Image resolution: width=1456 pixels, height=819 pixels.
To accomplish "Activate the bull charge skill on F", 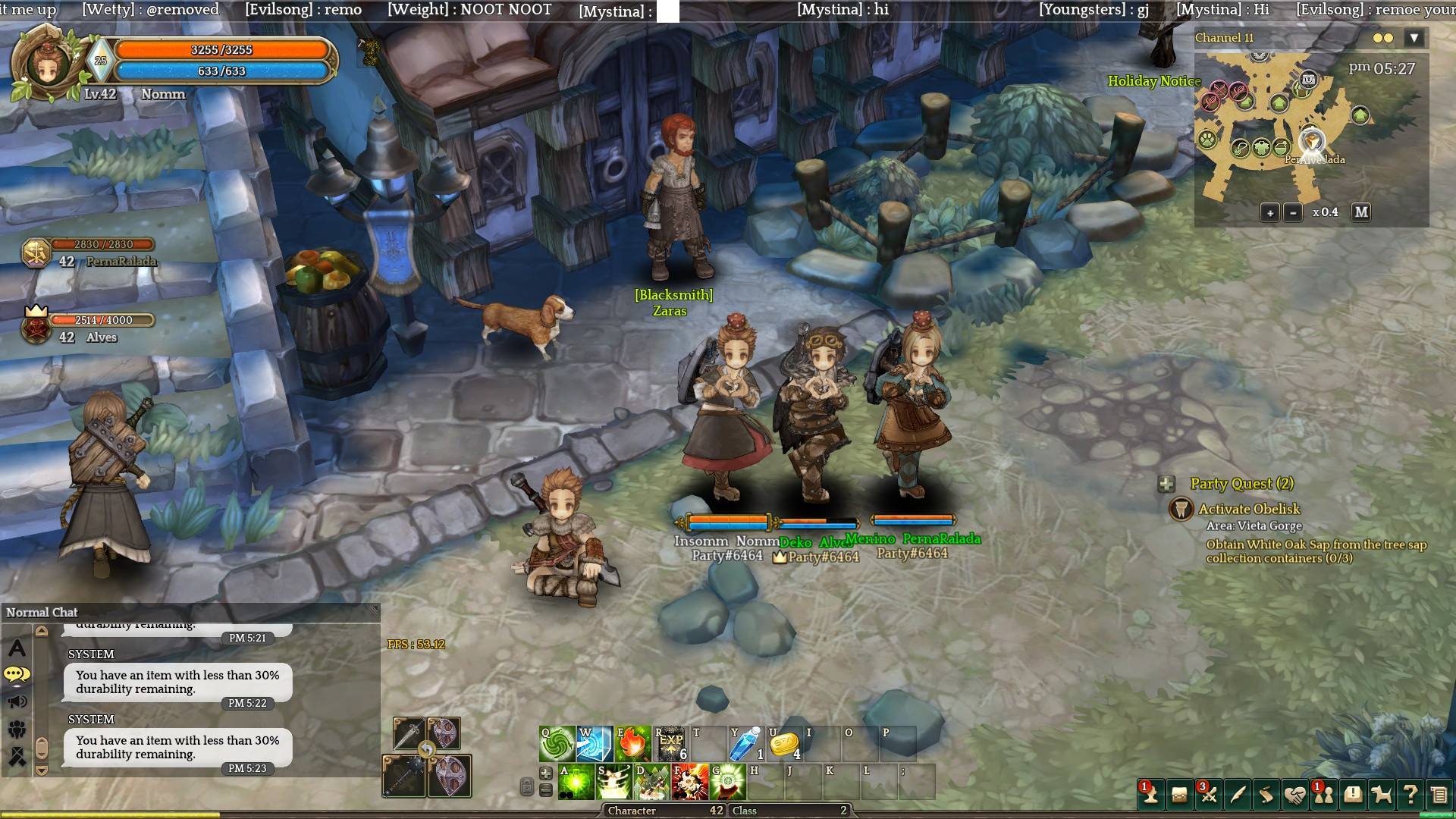I will click(689, 782).
